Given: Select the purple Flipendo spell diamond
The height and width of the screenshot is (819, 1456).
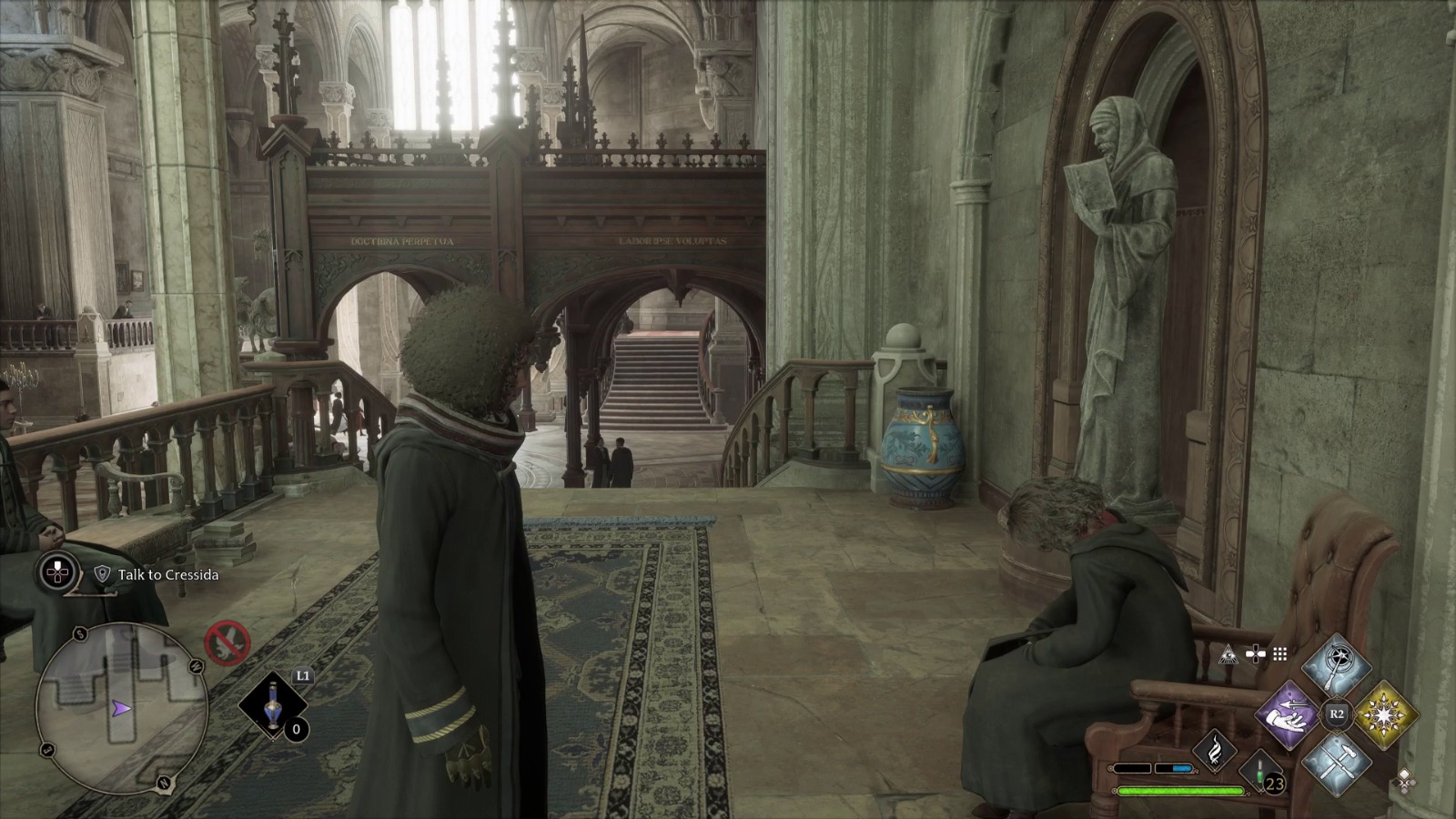Looking at the screenshot, I should click(x=1288, y=714).
